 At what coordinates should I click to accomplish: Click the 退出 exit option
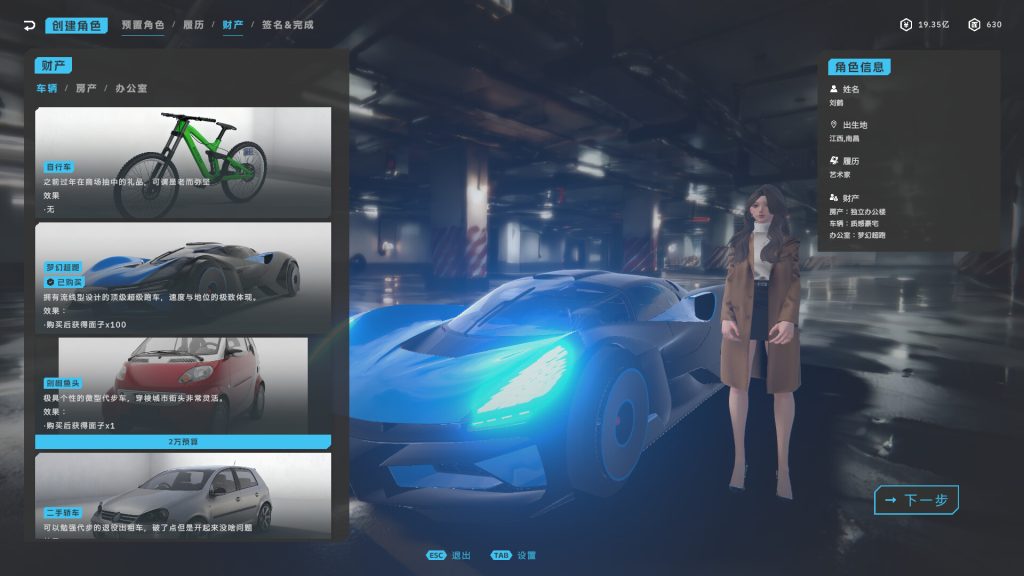pyautogui.click(x=450, y=555)
